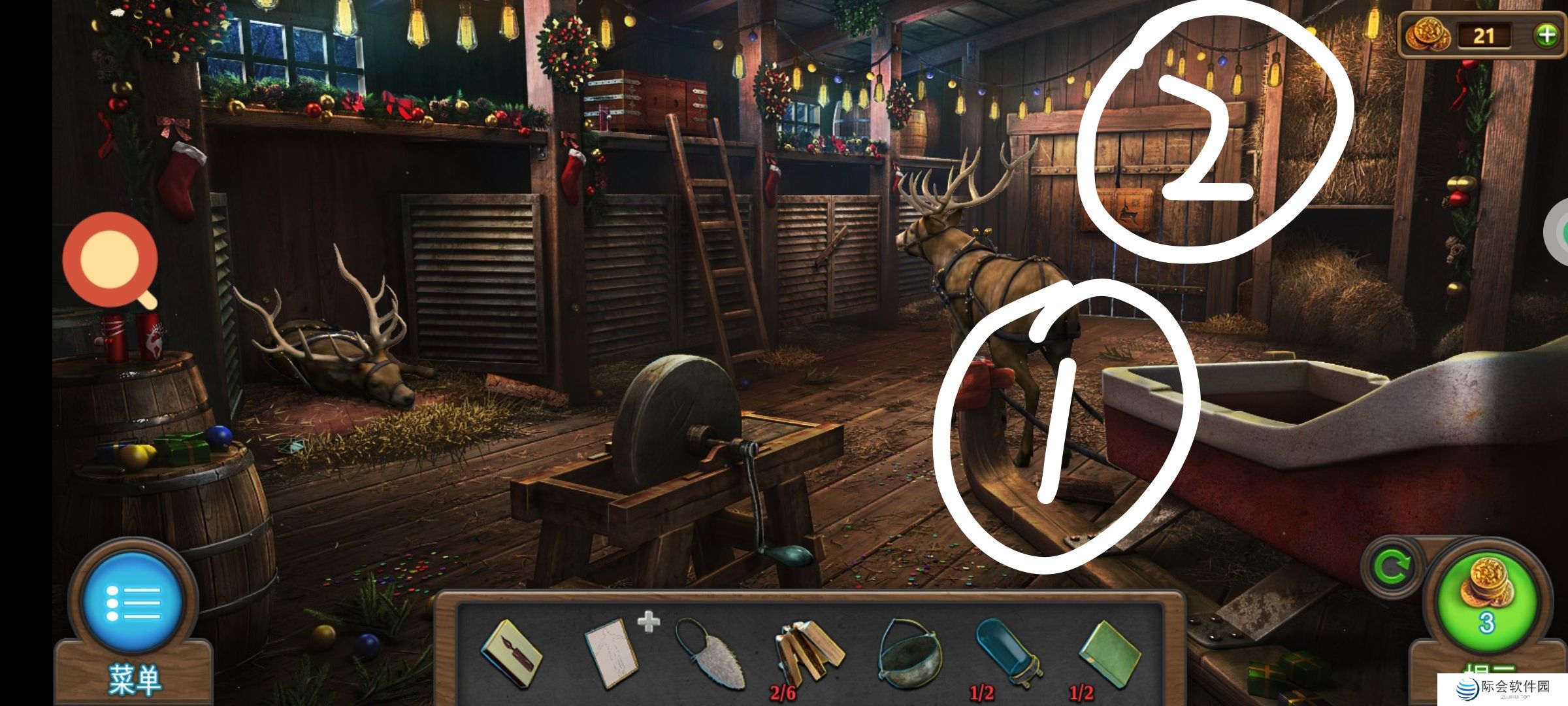Open the 菜单 menu button
1568x706 pixels.
coord(133,605)
